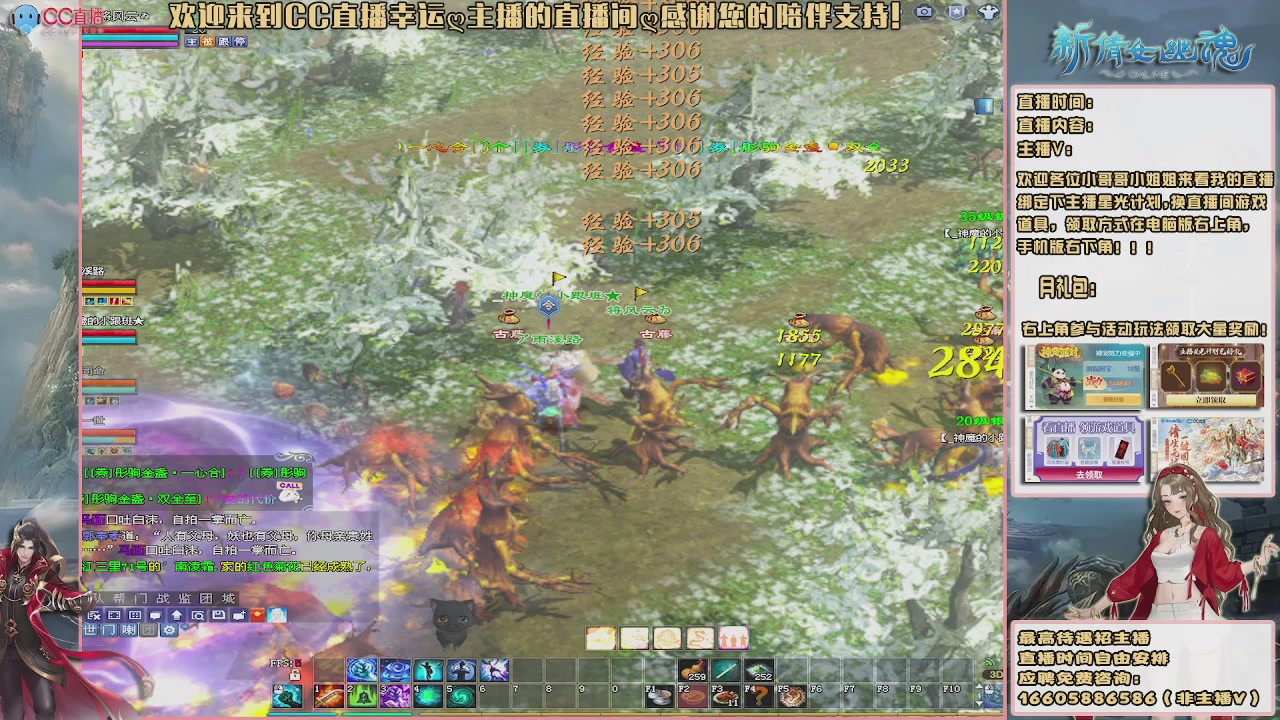Open the star badge icon near top right
The width and height of the screenshot is (1280, 720).
click(x=957, y=12)
